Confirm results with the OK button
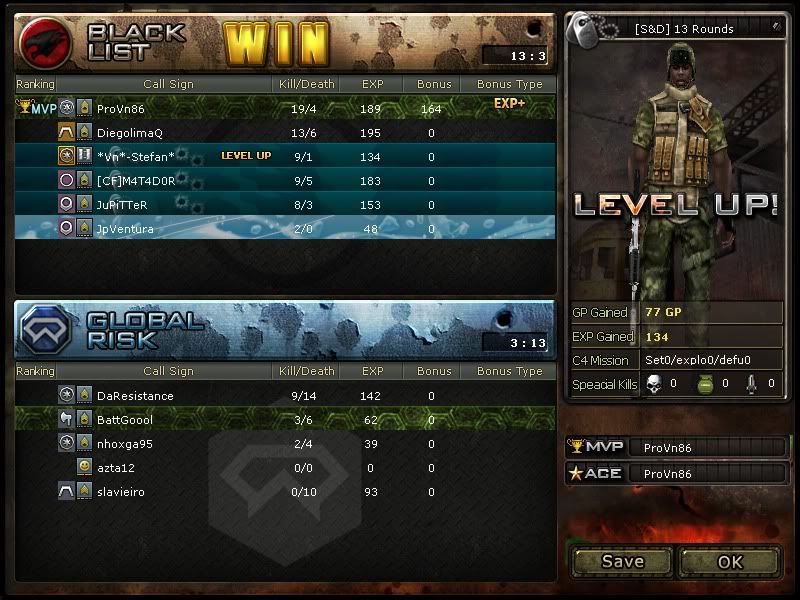This screenshot has width=800, height=600. pyautogui.click(x=730, y=561)
